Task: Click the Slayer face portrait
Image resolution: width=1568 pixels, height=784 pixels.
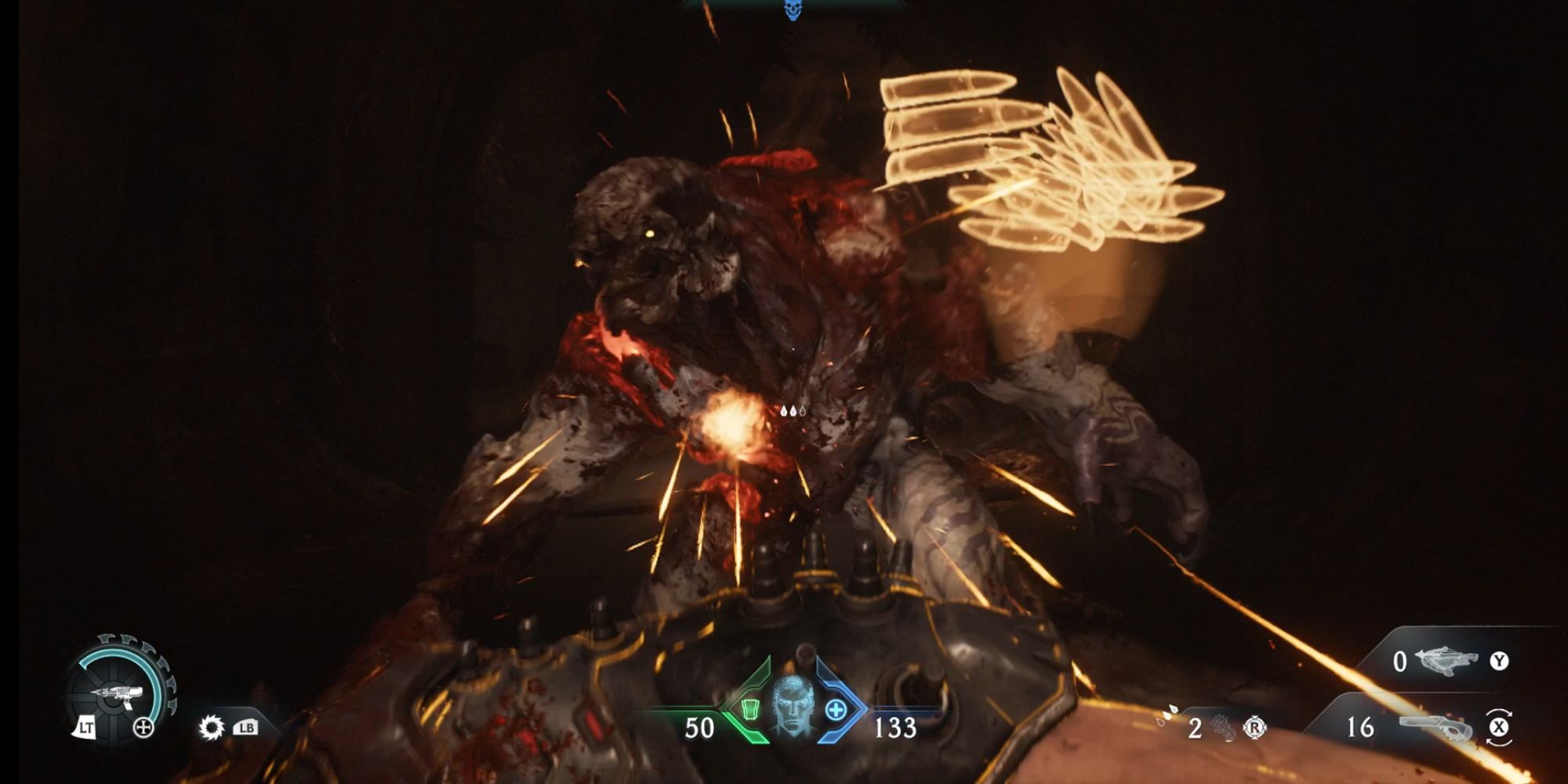Action: pyautogui.click(x=792, y=707)
